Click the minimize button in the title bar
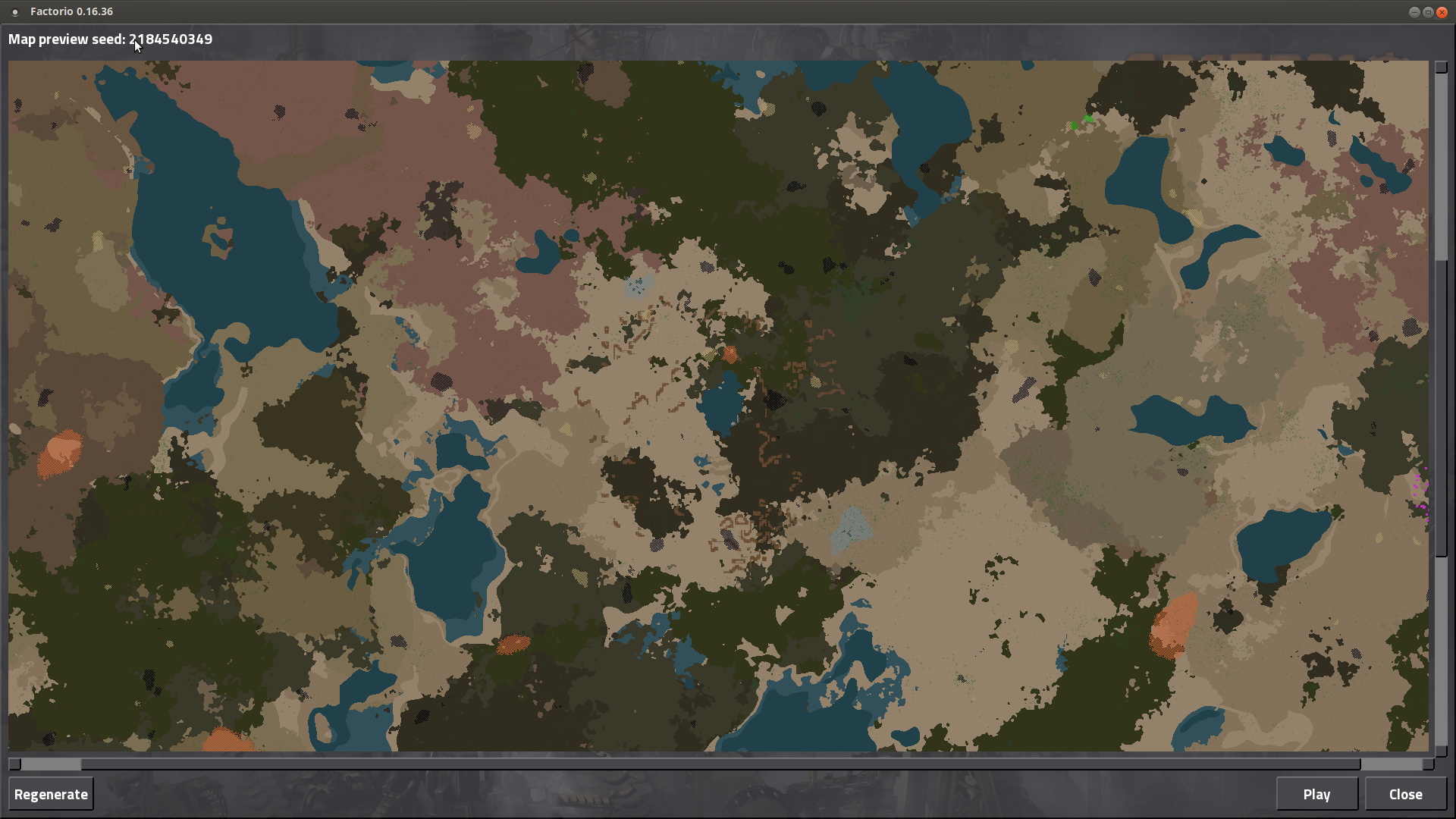 pyautogui.click(x=1415, y=11)
